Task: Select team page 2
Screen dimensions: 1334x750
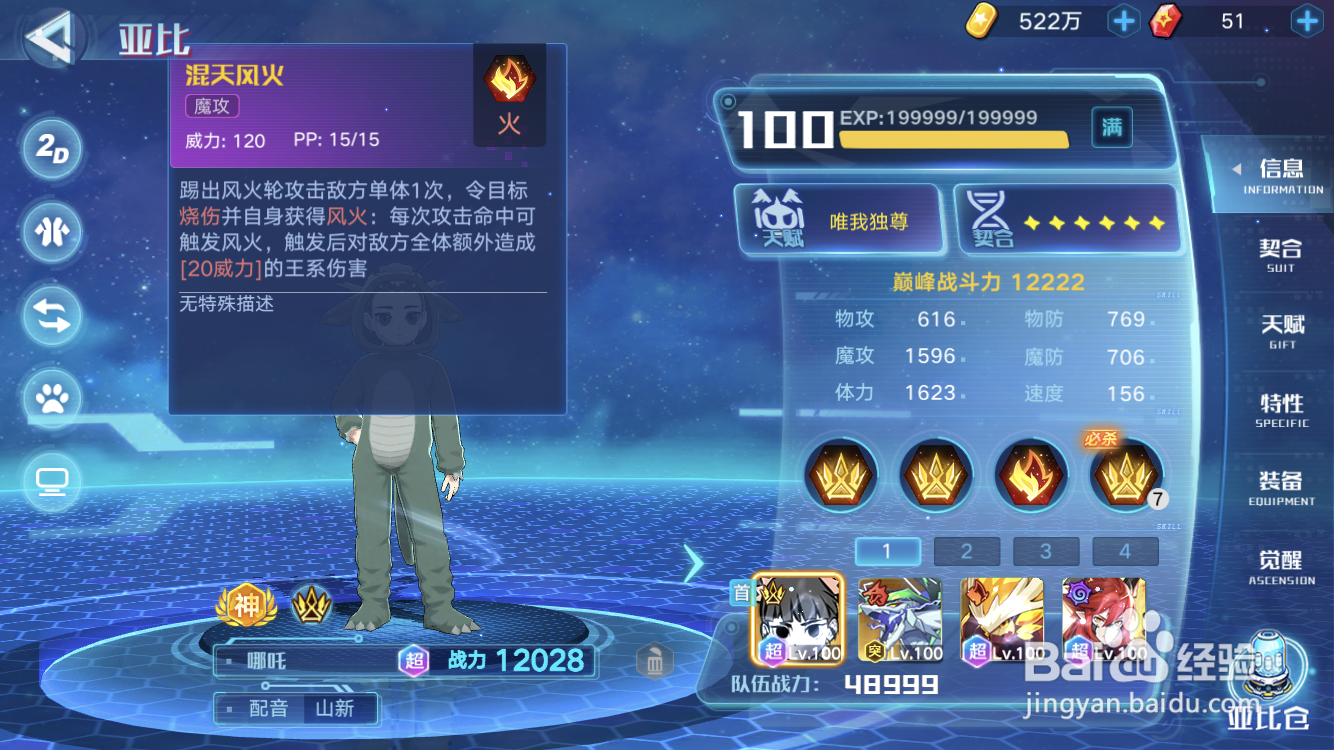Action: point(966,551)
